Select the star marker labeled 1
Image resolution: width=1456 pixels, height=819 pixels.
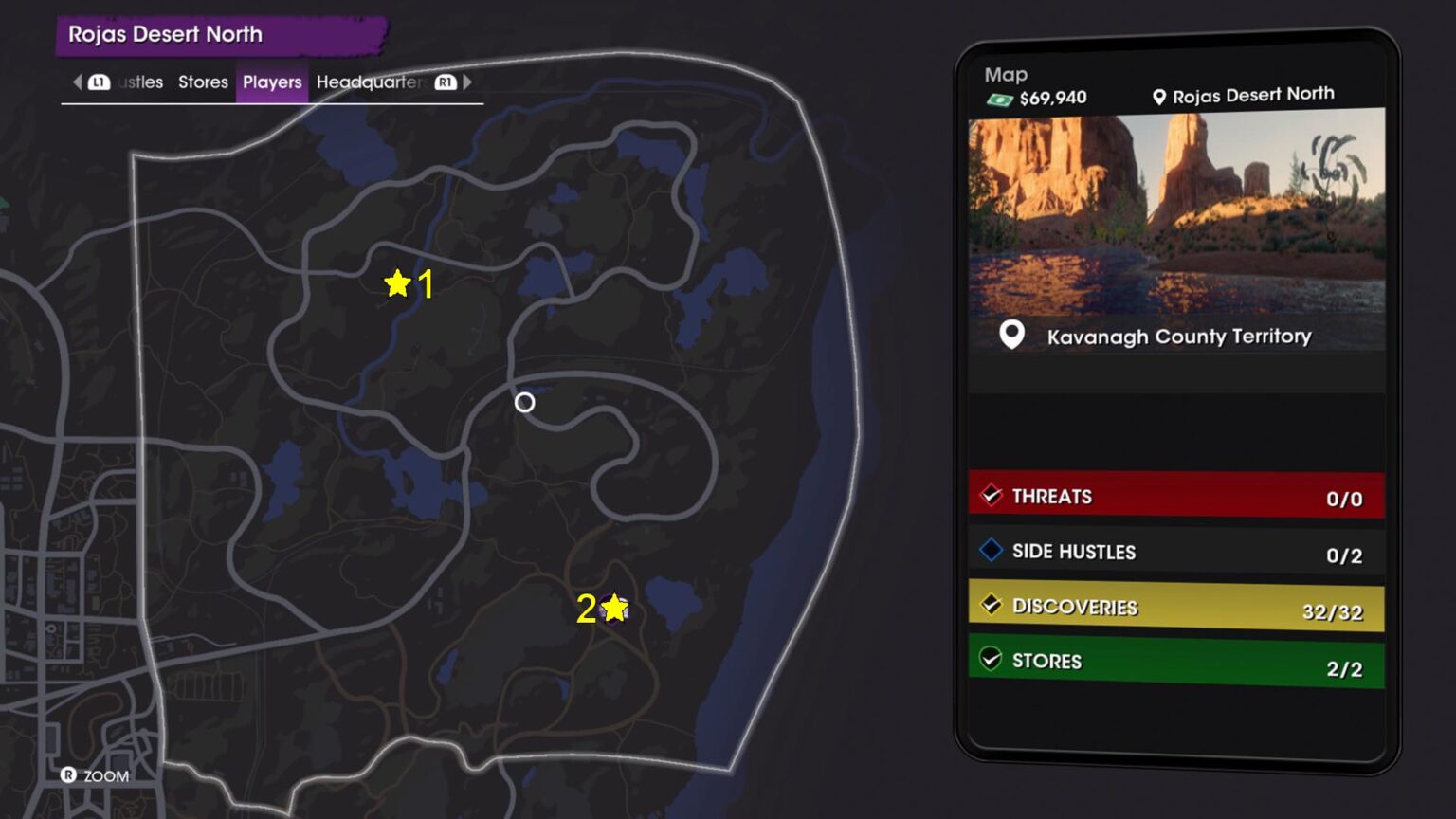(397, 282)
